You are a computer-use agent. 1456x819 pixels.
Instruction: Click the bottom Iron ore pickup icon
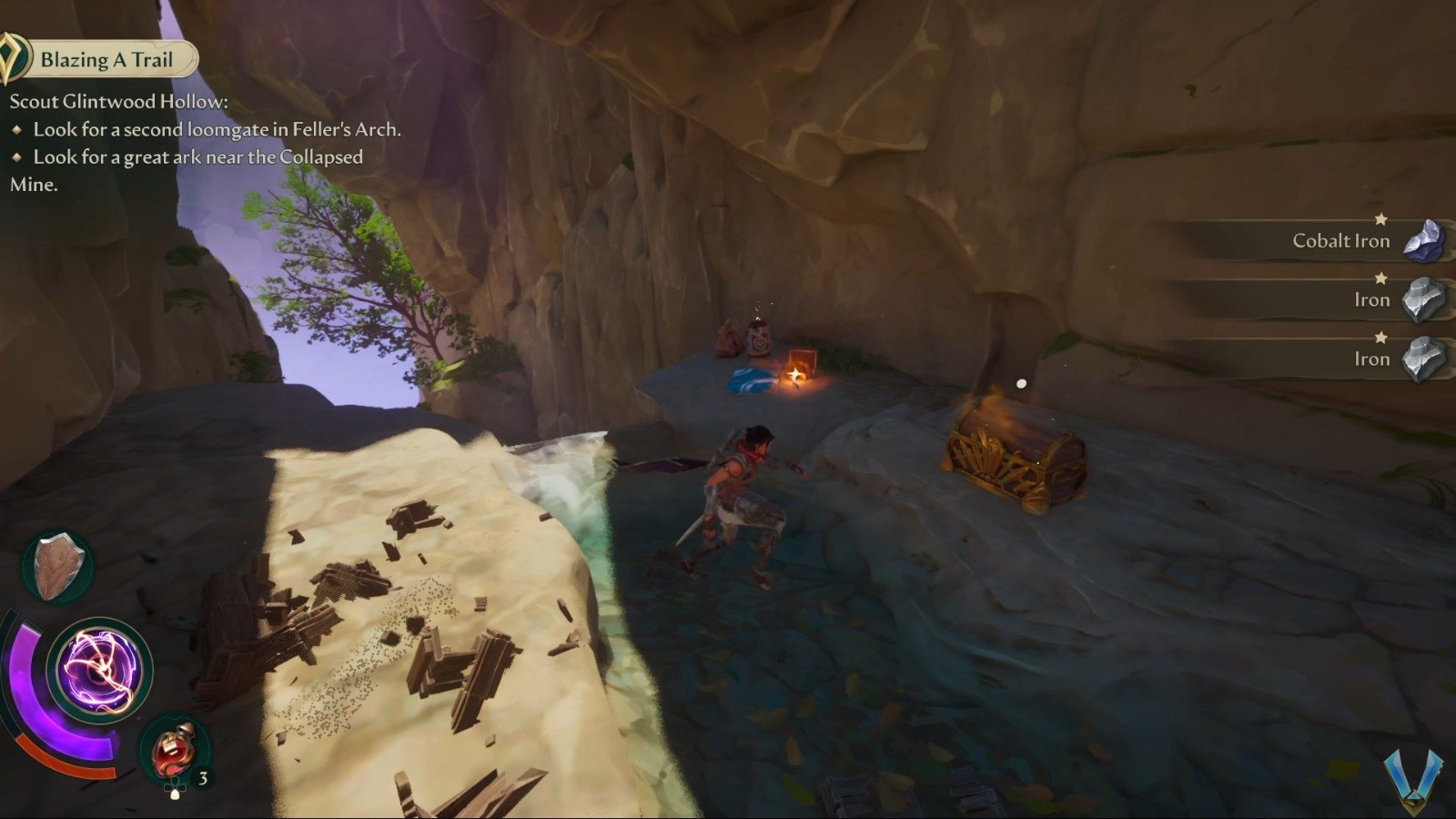(x=1425, y=358)
